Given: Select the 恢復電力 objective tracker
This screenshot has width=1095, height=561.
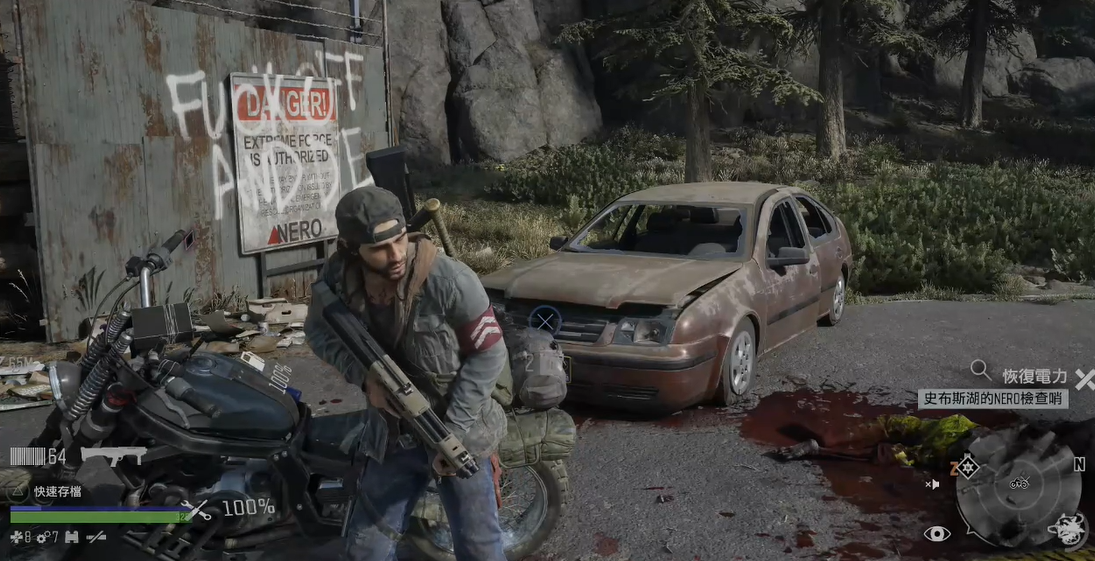Looking at the screenshot, I should [1033, 378].
